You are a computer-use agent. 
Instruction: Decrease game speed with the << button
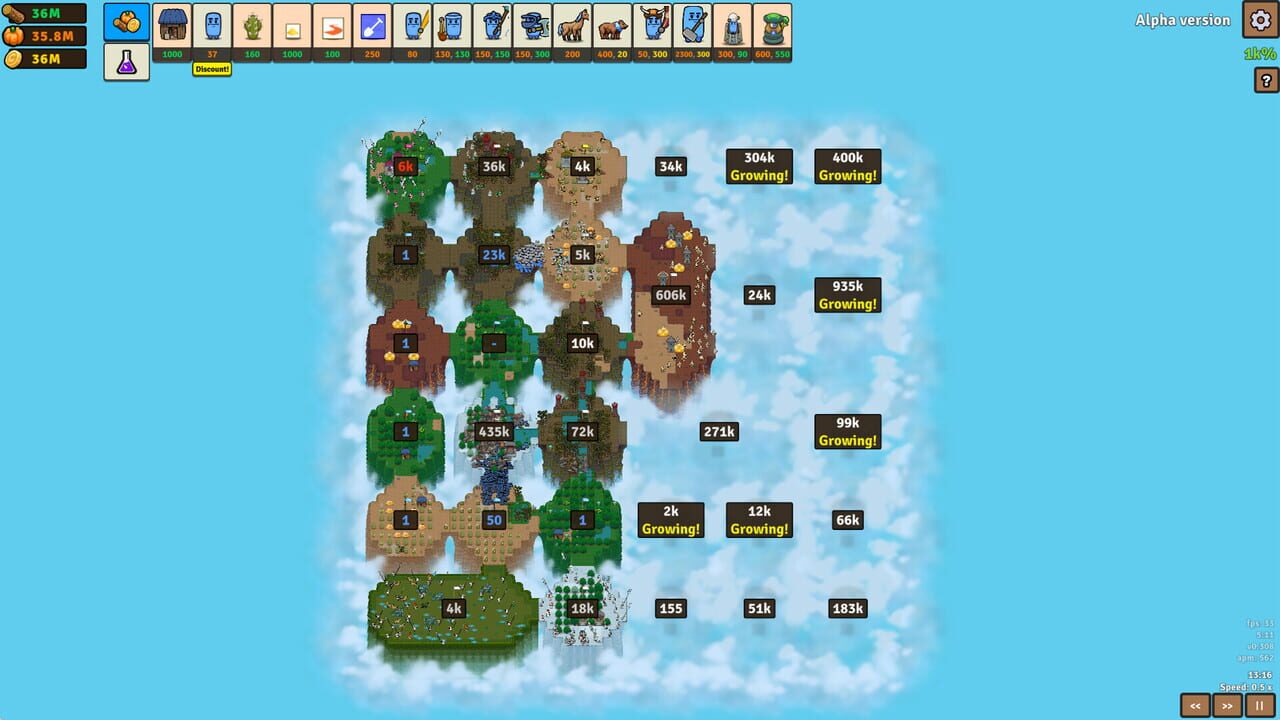(1197, 705)
